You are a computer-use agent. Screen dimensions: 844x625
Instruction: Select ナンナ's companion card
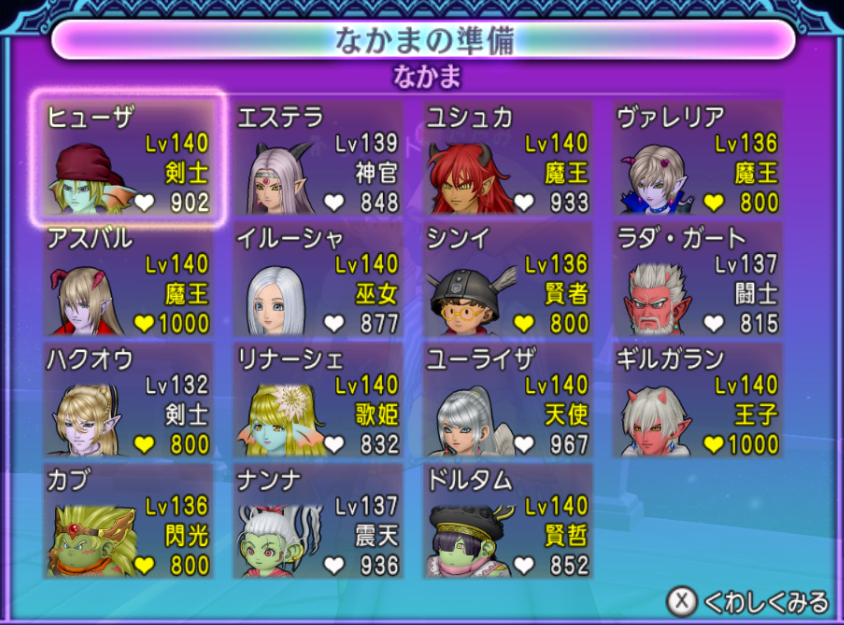318,520
